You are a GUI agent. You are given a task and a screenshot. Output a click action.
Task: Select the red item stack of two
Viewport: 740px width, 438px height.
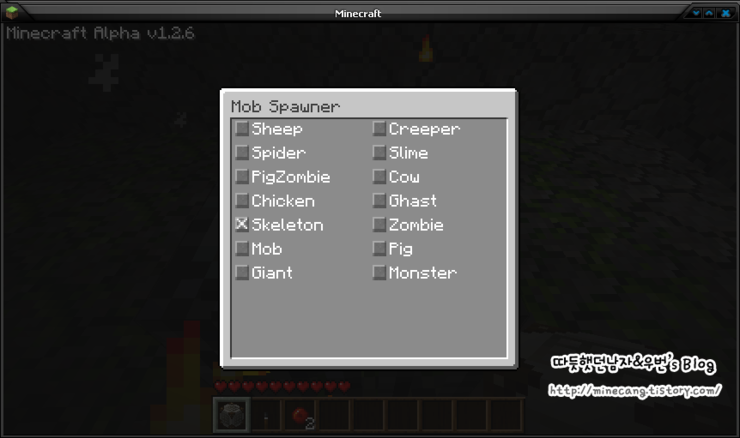pos(301,415)
